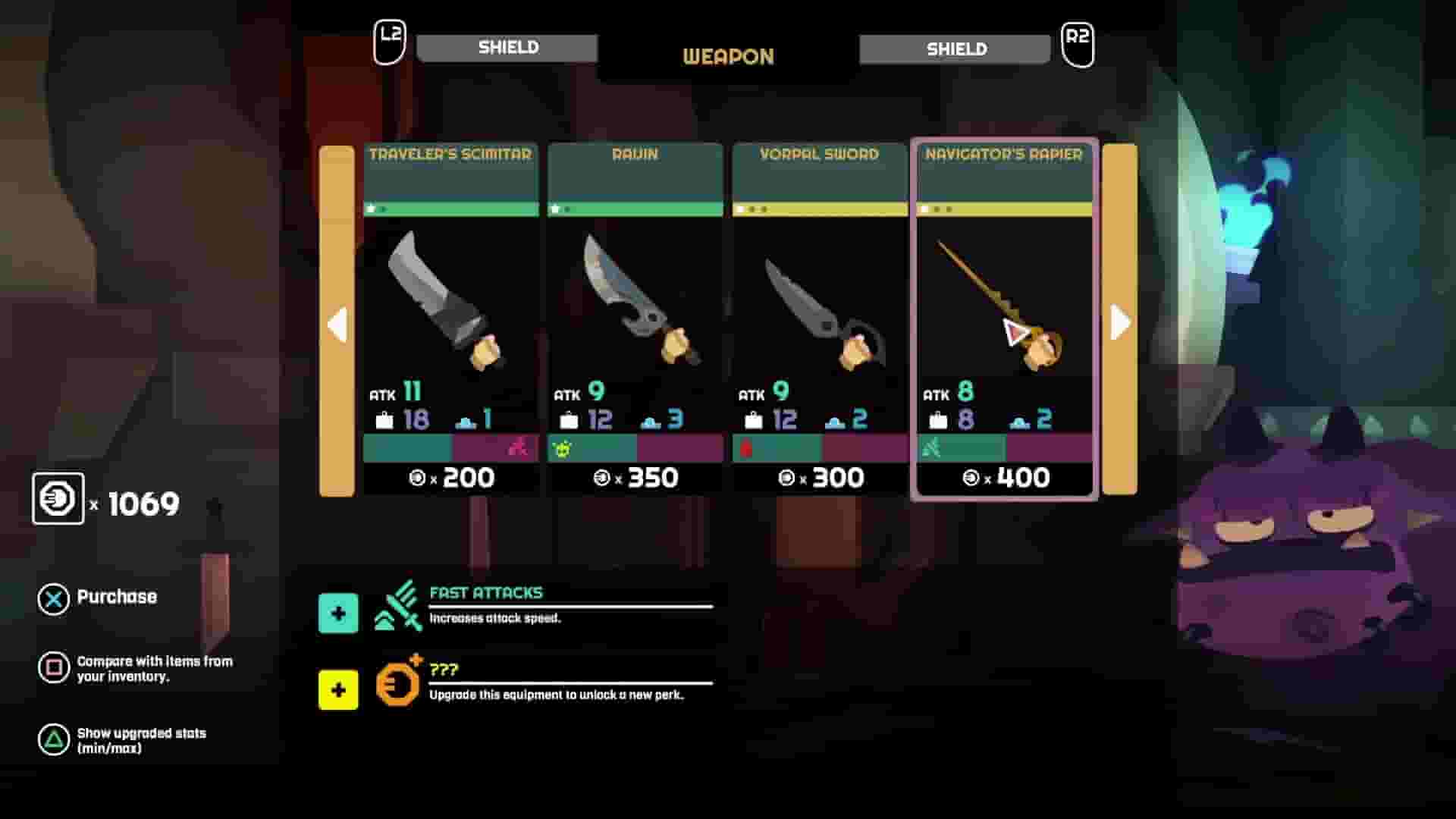This screenshot has height=819, width=1456.
Task: Click the speed perk icon on Navigator's Rapier
Action: click(931, 447)
